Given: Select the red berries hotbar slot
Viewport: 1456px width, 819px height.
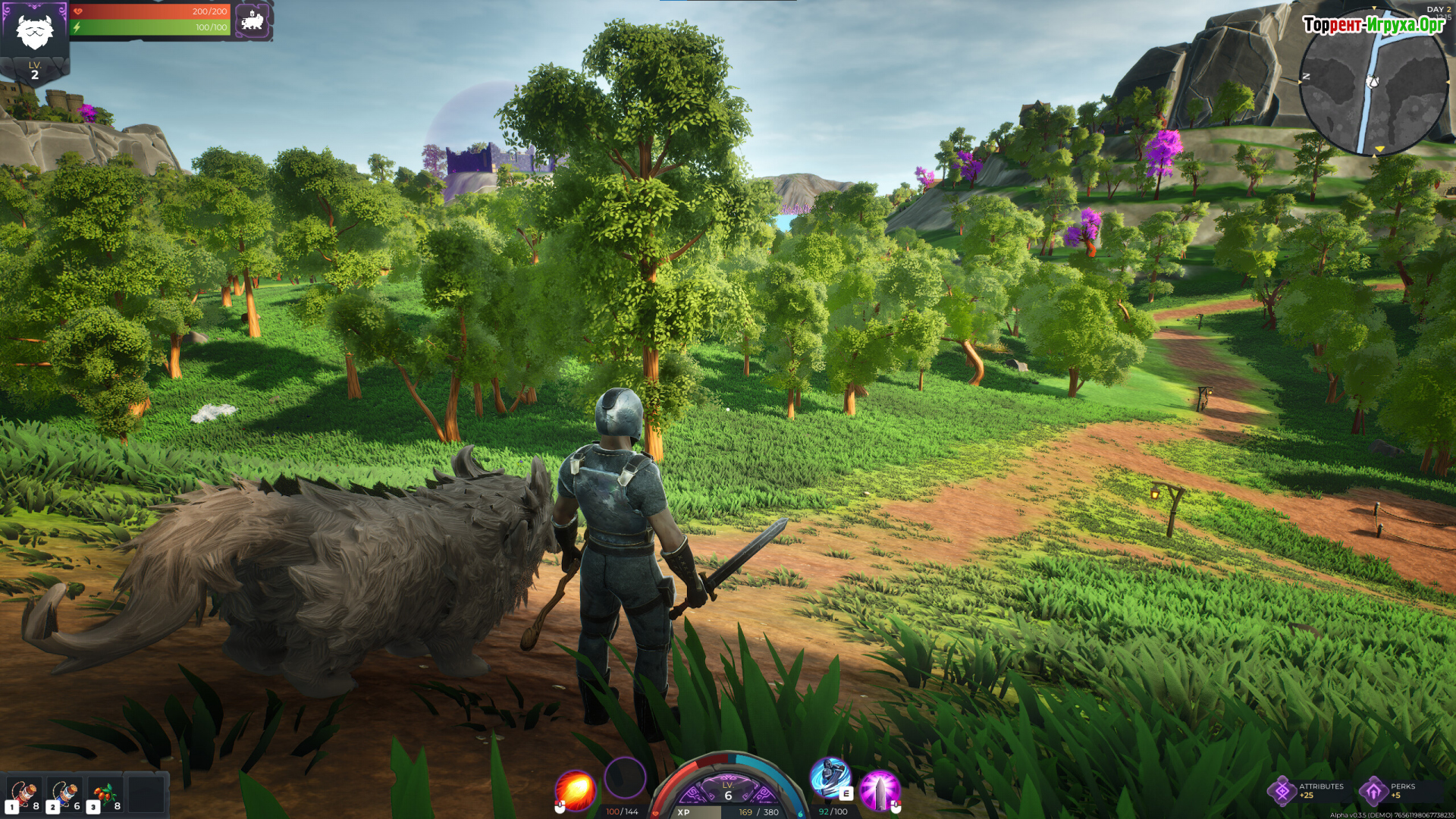Looking at the screenshot, I should [105, 794].
